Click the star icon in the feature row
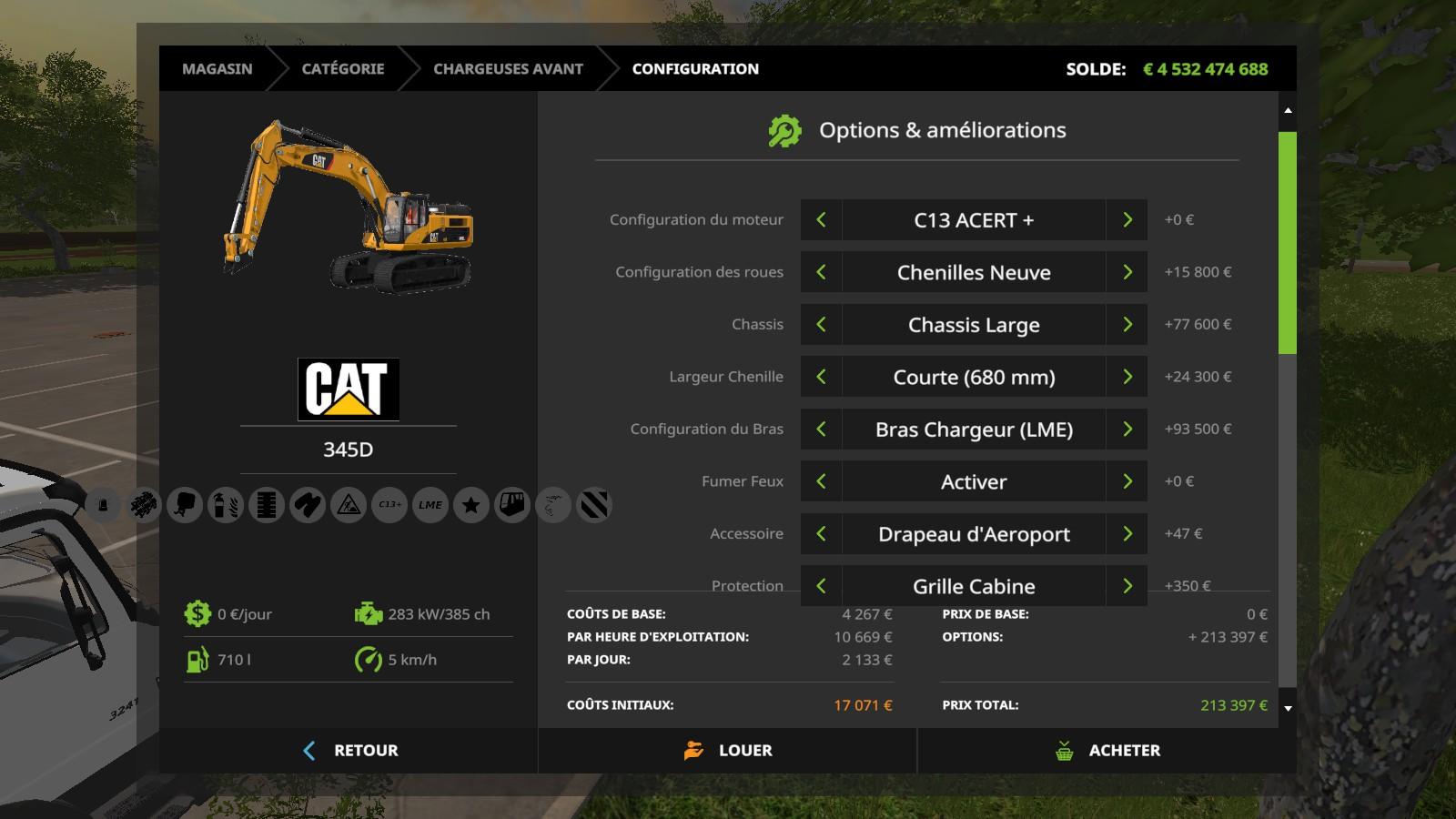Image resolution: width=1456 pixels, height=819 pixels. point(471,505)
